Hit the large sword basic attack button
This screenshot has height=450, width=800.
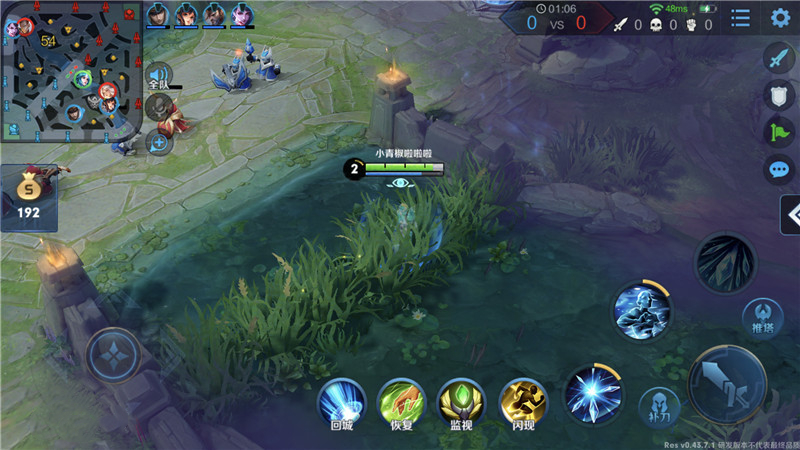pos(727,385)
